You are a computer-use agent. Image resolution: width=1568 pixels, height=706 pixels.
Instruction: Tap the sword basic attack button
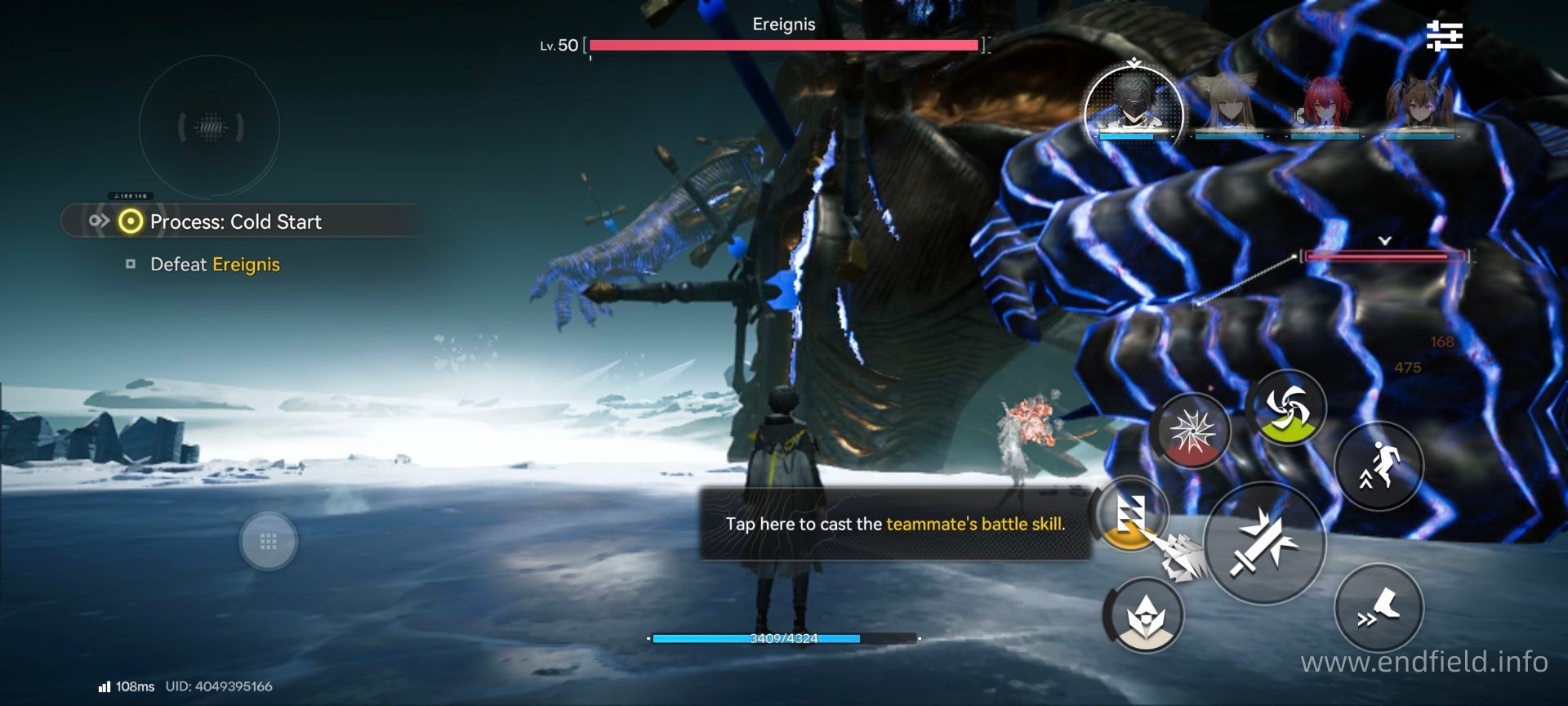coord(1263,543)
